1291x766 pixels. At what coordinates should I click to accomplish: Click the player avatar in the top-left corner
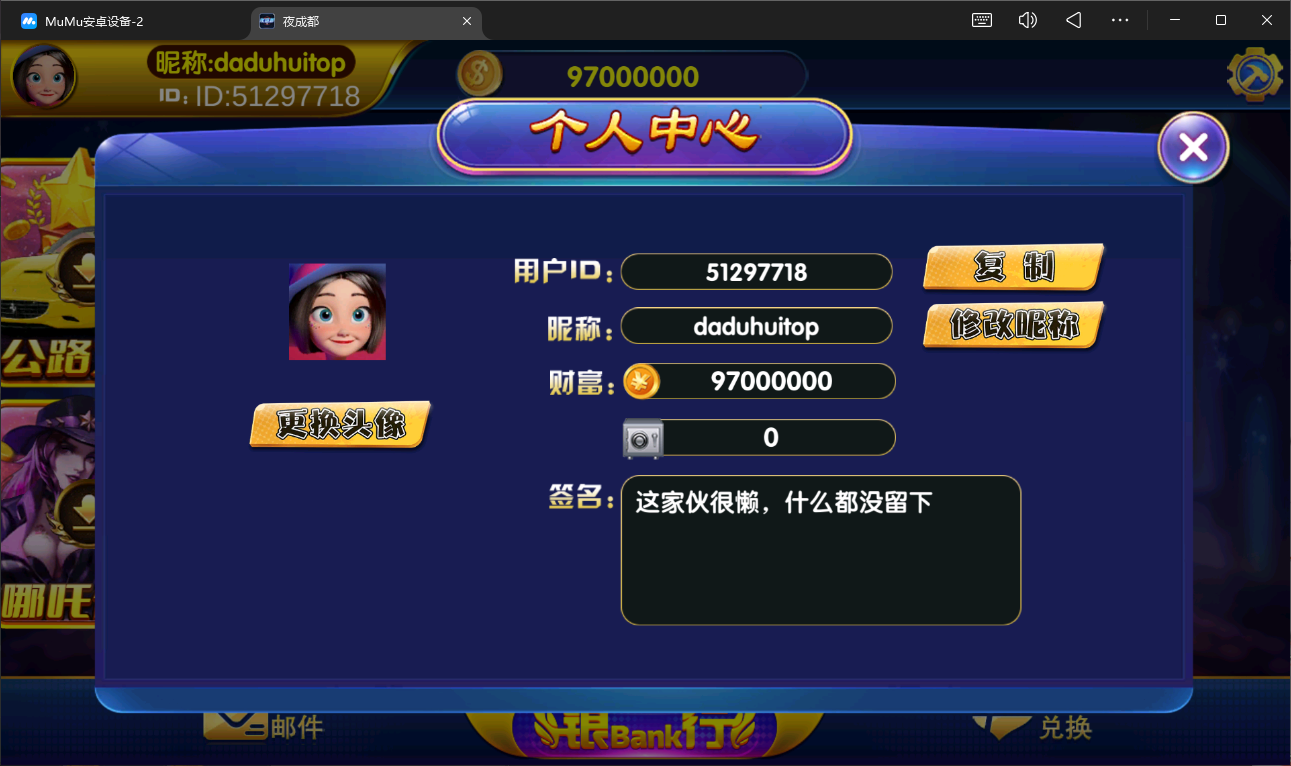(x=43, y=76)
